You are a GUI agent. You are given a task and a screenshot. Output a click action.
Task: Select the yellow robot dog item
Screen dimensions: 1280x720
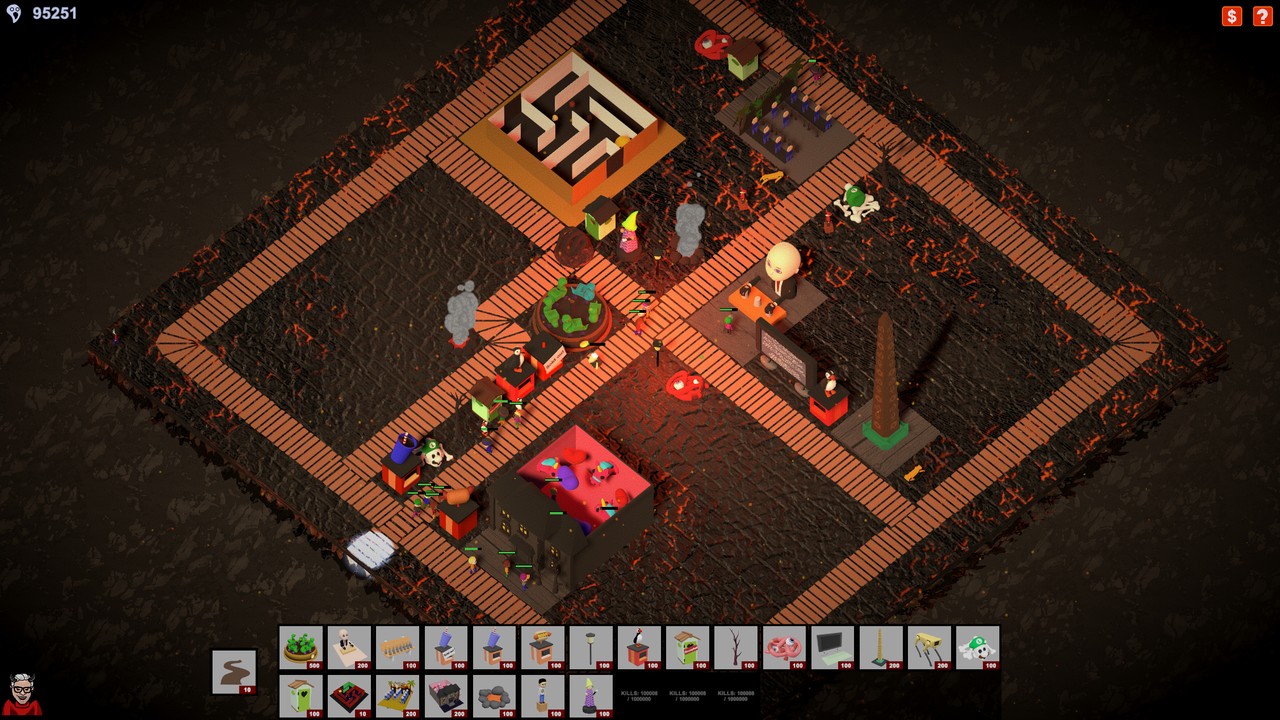coord(929,647)
